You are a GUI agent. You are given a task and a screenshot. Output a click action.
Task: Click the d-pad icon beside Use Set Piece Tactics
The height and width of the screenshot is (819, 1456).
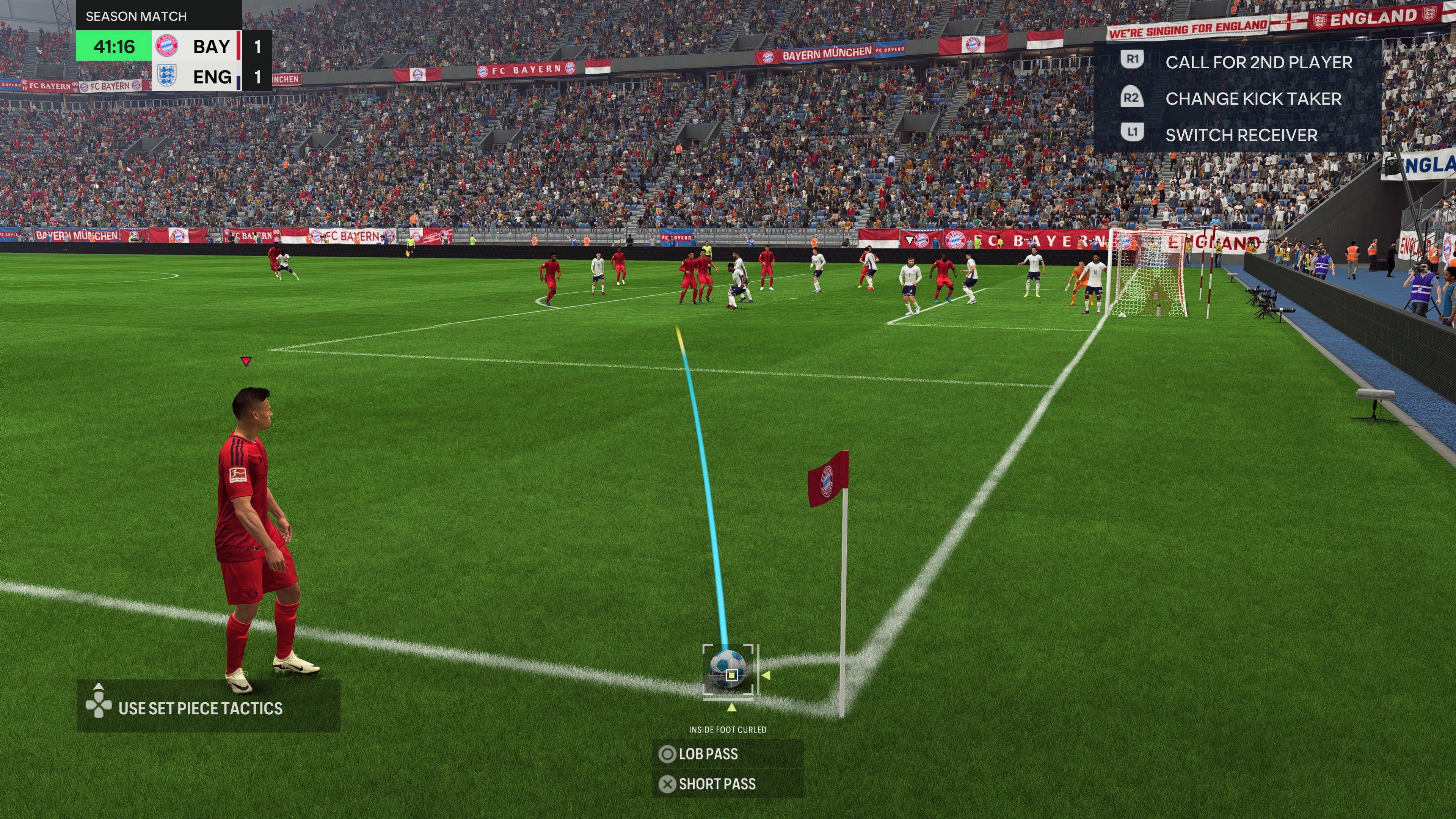[99, 705]
